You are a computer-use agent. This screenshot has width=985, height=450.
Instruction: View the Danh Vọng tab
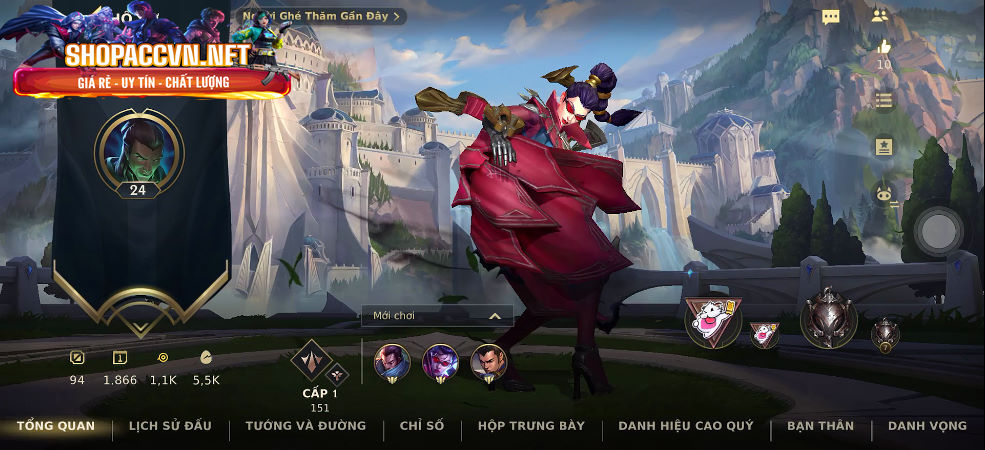click(x=927, y=426)
